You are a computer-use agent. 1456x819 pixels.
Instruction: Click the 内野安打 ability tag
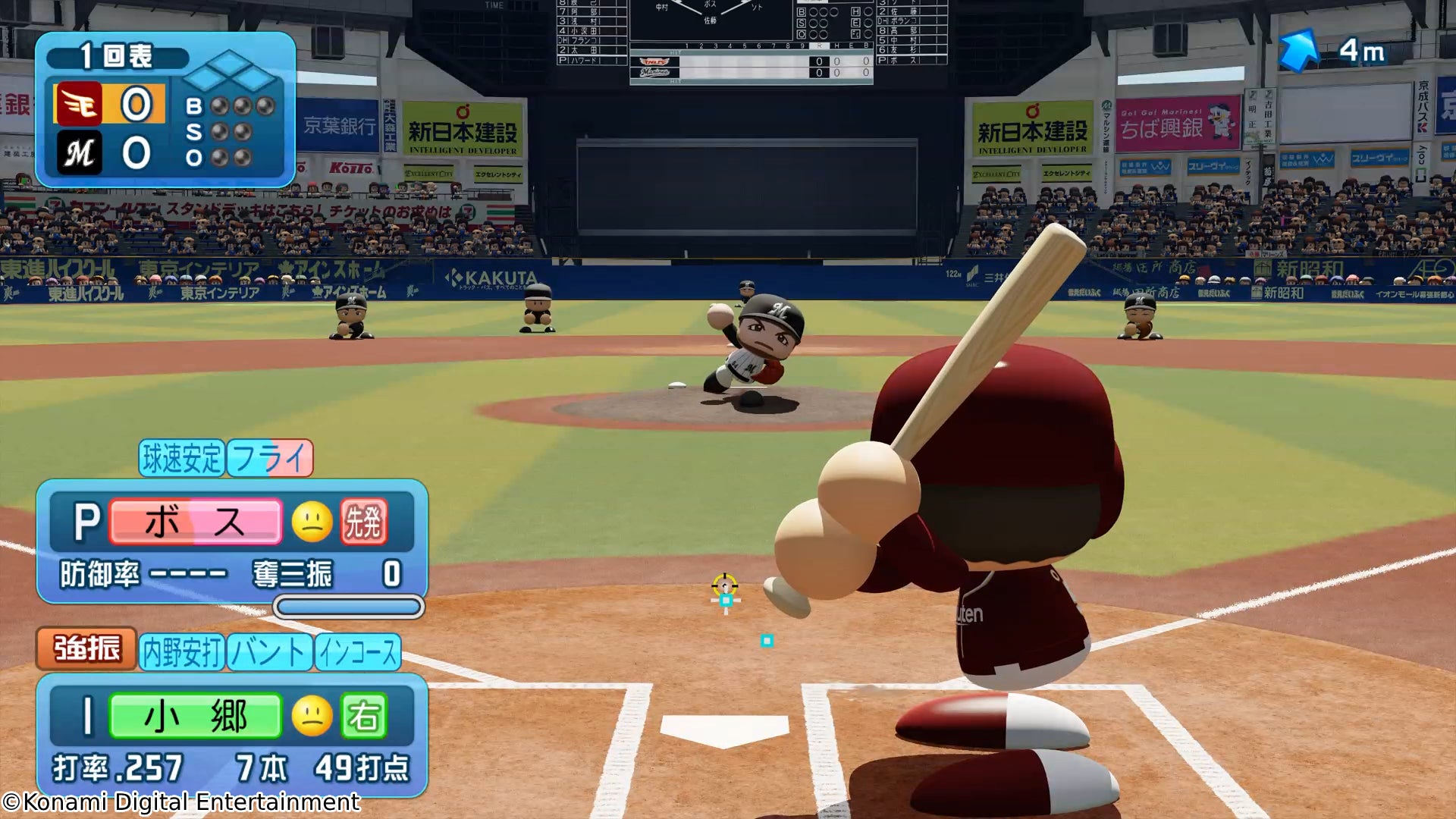click(182, 652)
